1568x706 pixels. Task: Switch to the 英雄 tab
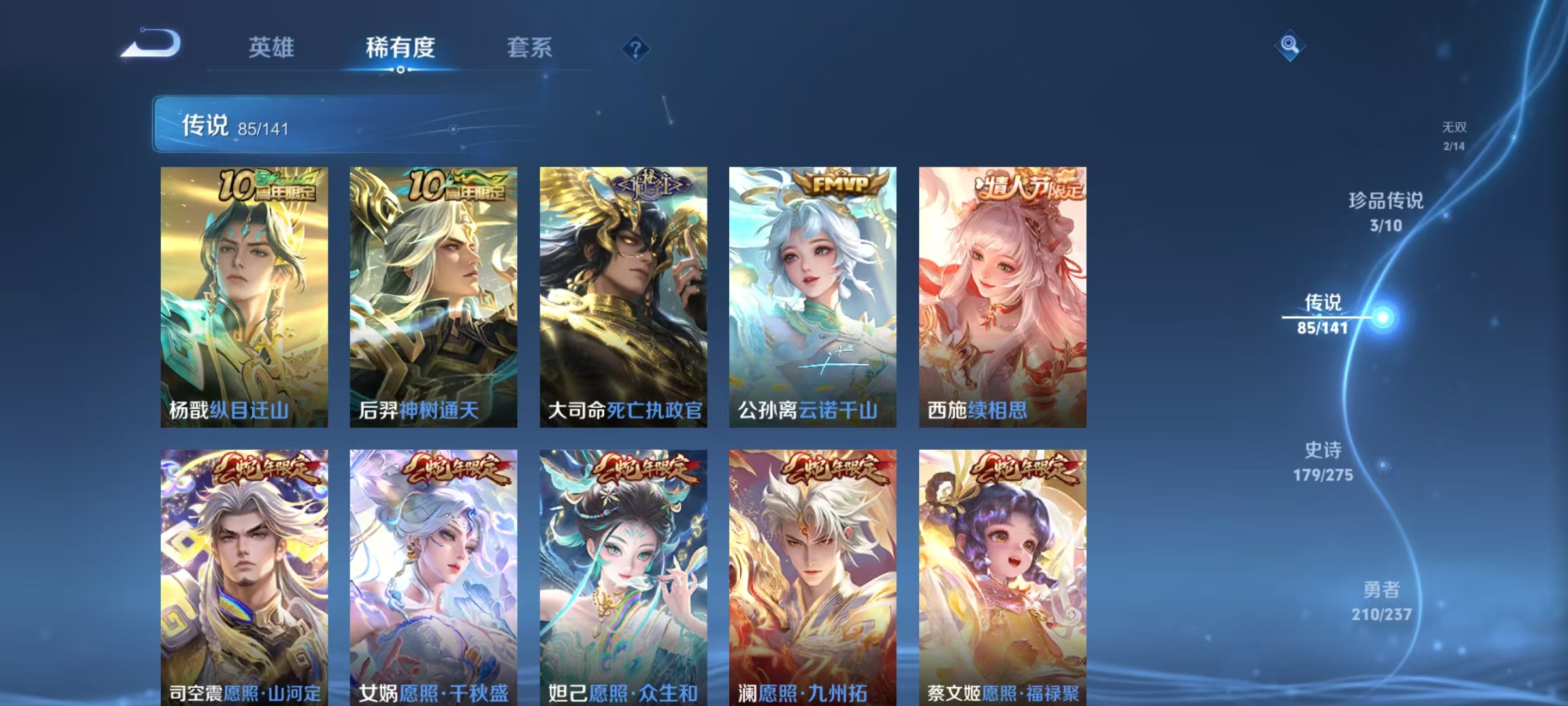point(271,48)
